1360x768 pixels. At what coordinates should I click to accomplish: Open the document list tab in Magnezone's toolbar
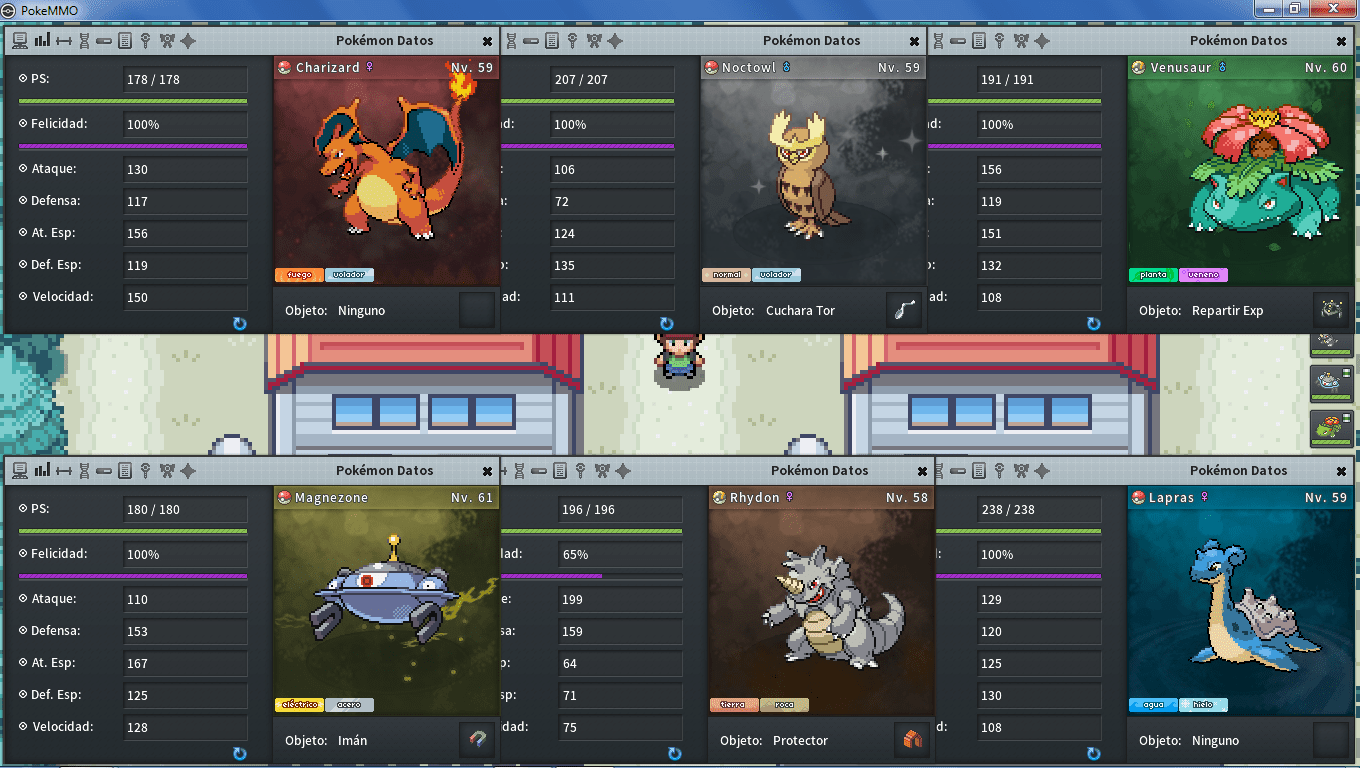tap(125, 471)
